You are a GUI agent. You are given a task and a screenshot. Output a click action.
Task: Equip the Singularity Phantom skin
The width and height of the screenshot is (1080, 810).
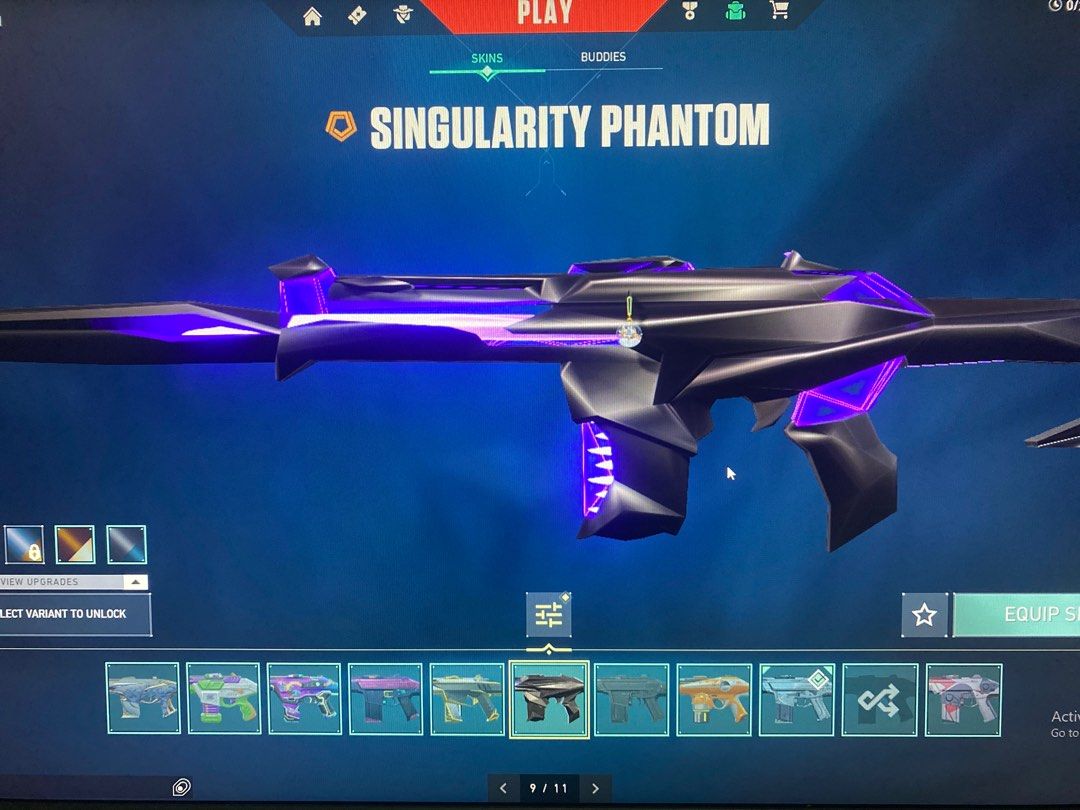tap(1016, 615)
